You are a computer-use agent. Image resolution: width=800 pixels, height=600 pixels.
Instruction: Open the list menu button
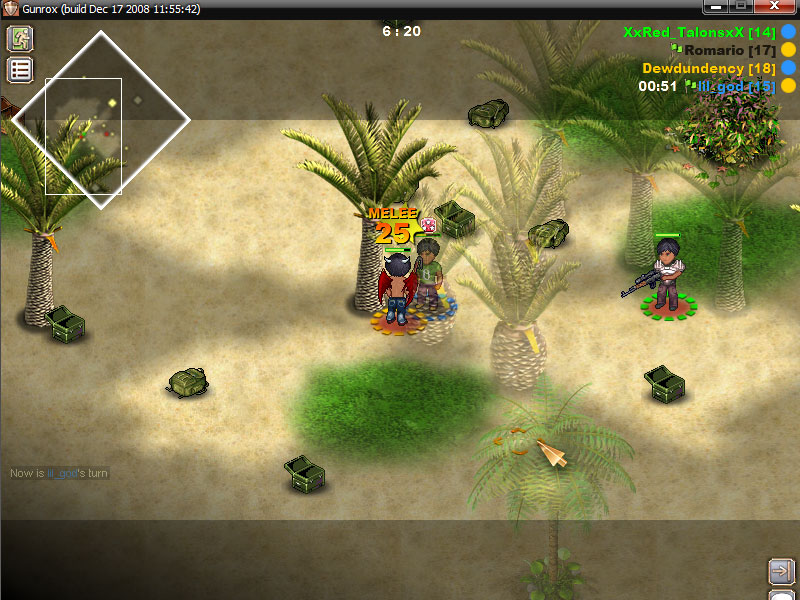(x=20, y=70)
